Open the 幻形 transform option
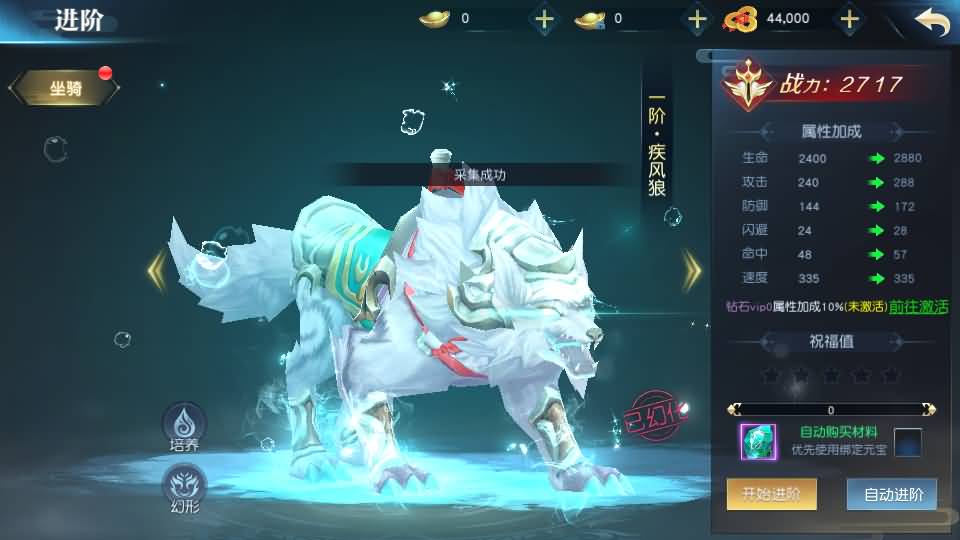The image size is (960, 540). (x=184, y=488)
